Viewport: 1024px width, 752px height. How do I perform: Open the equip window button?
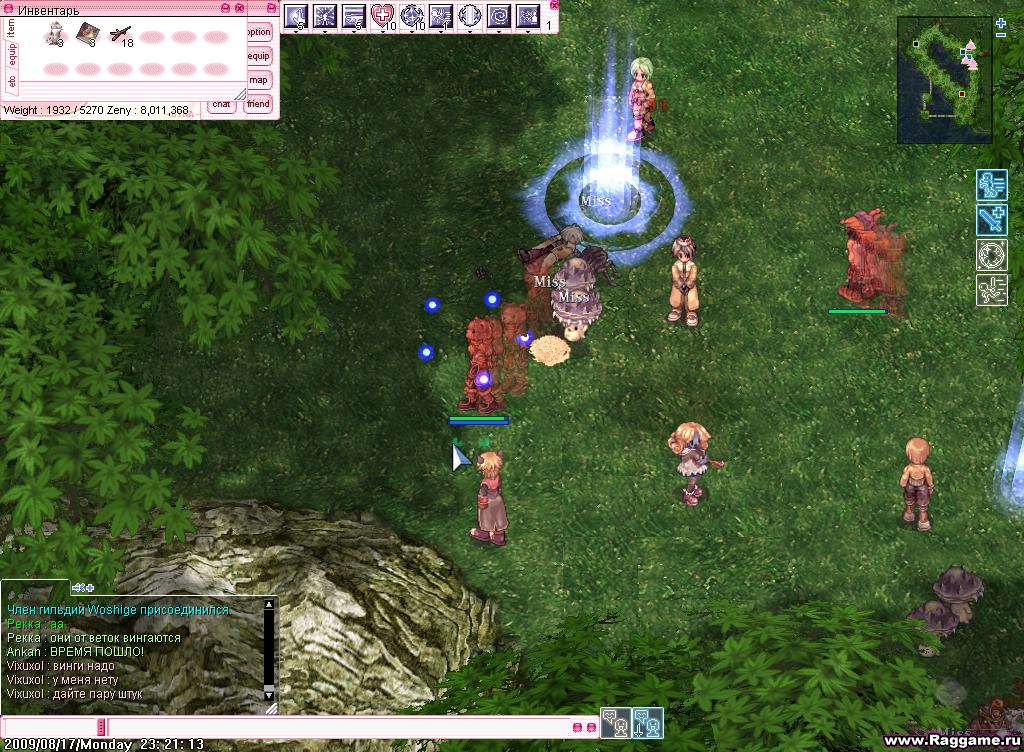pos(258,56)
